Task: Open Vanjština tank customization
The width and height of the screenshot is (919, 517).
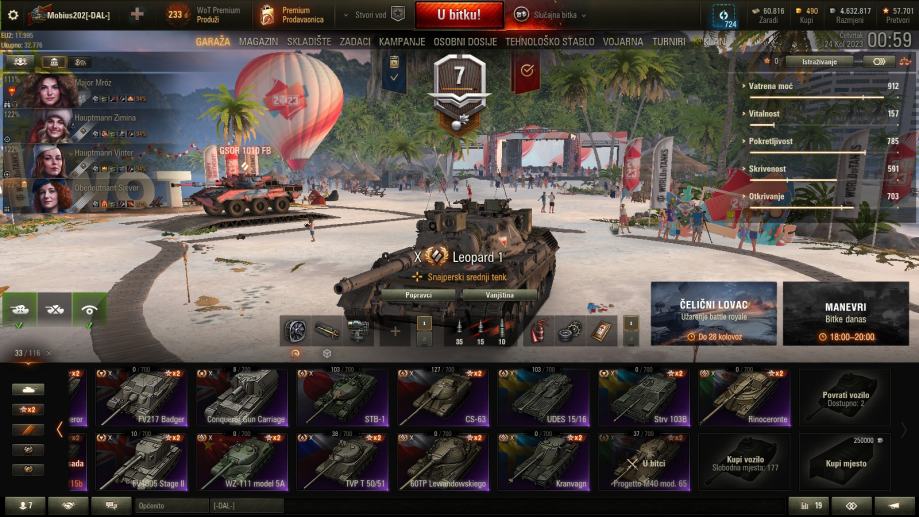Action: pos(500,295)
